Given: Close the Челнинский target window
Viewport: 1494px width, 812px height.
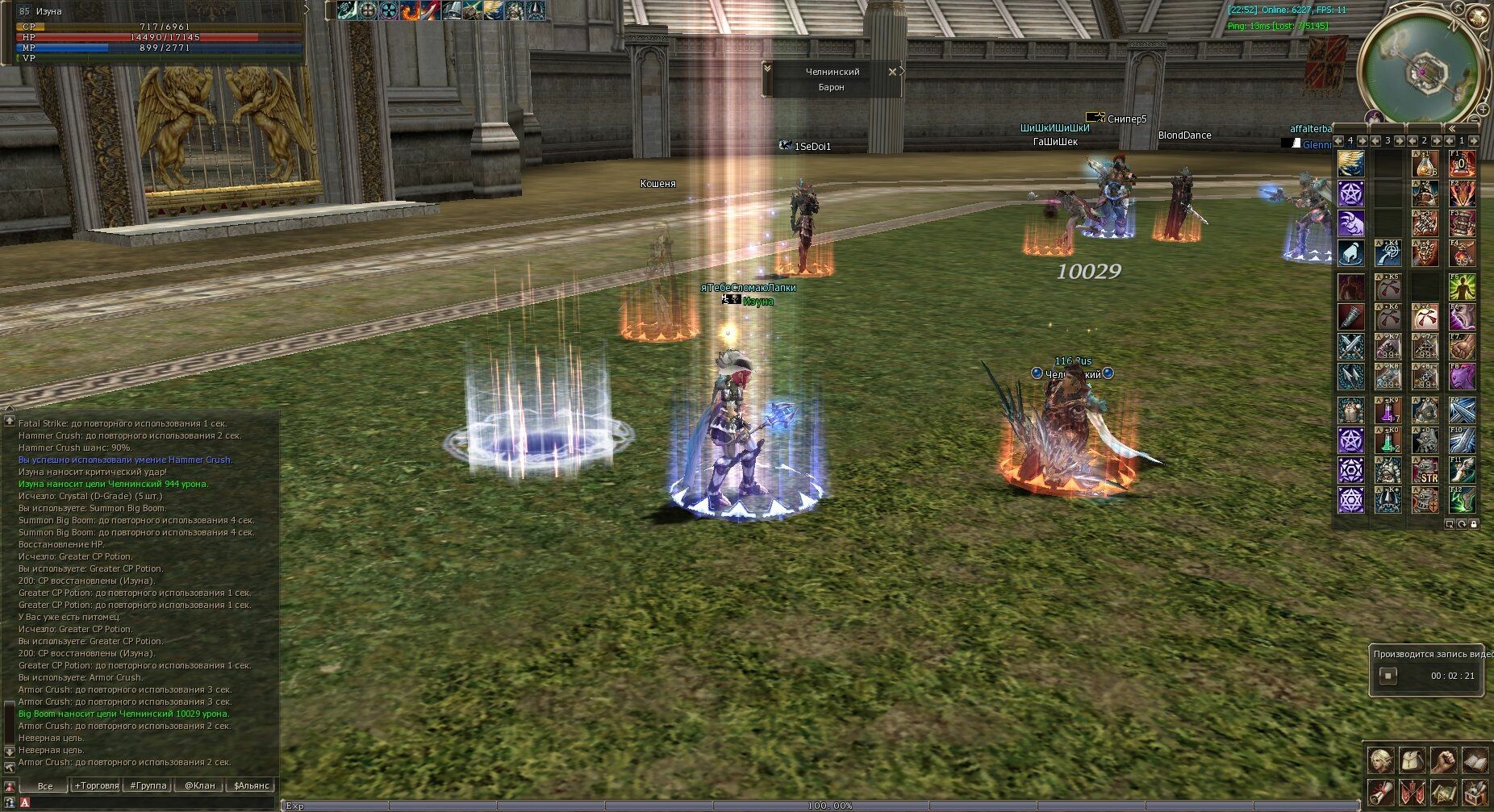Looking at the screenshot, I should tap(892, 72).
